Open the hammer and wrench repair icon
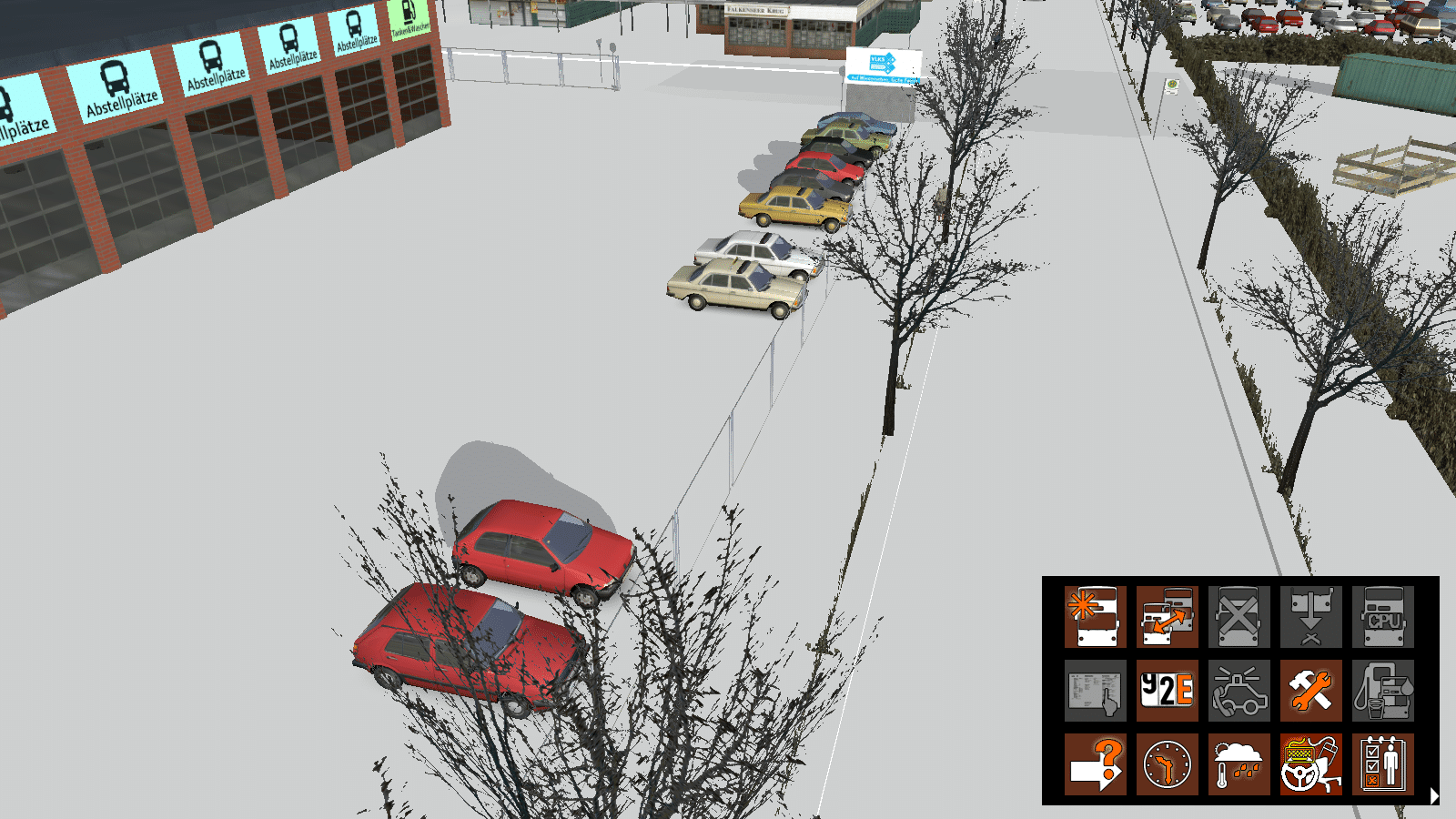The image size is (1456, 819). (1310, 691)
